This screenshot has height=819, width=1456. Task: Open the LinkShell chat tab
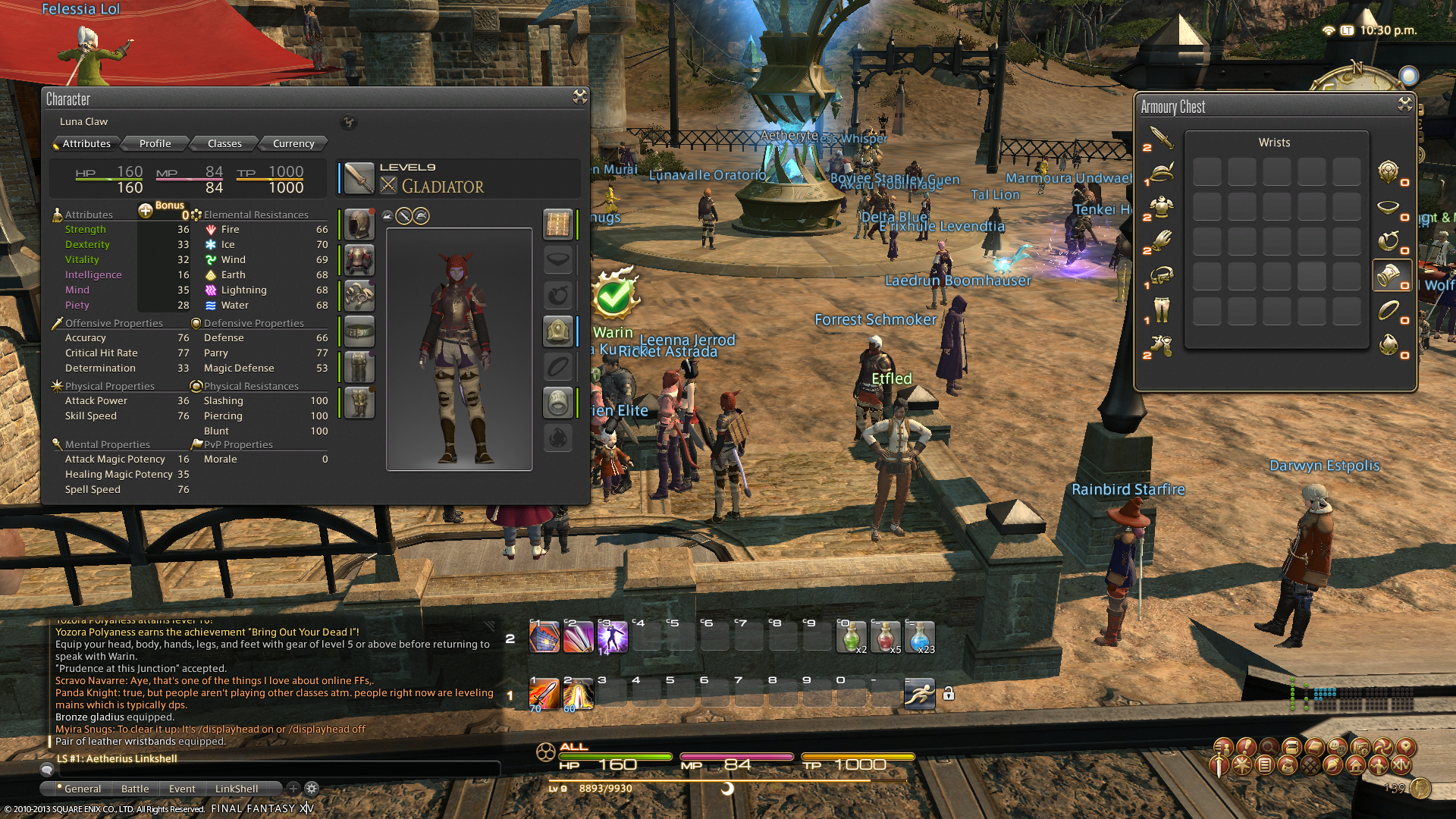(x=237, y=789)
